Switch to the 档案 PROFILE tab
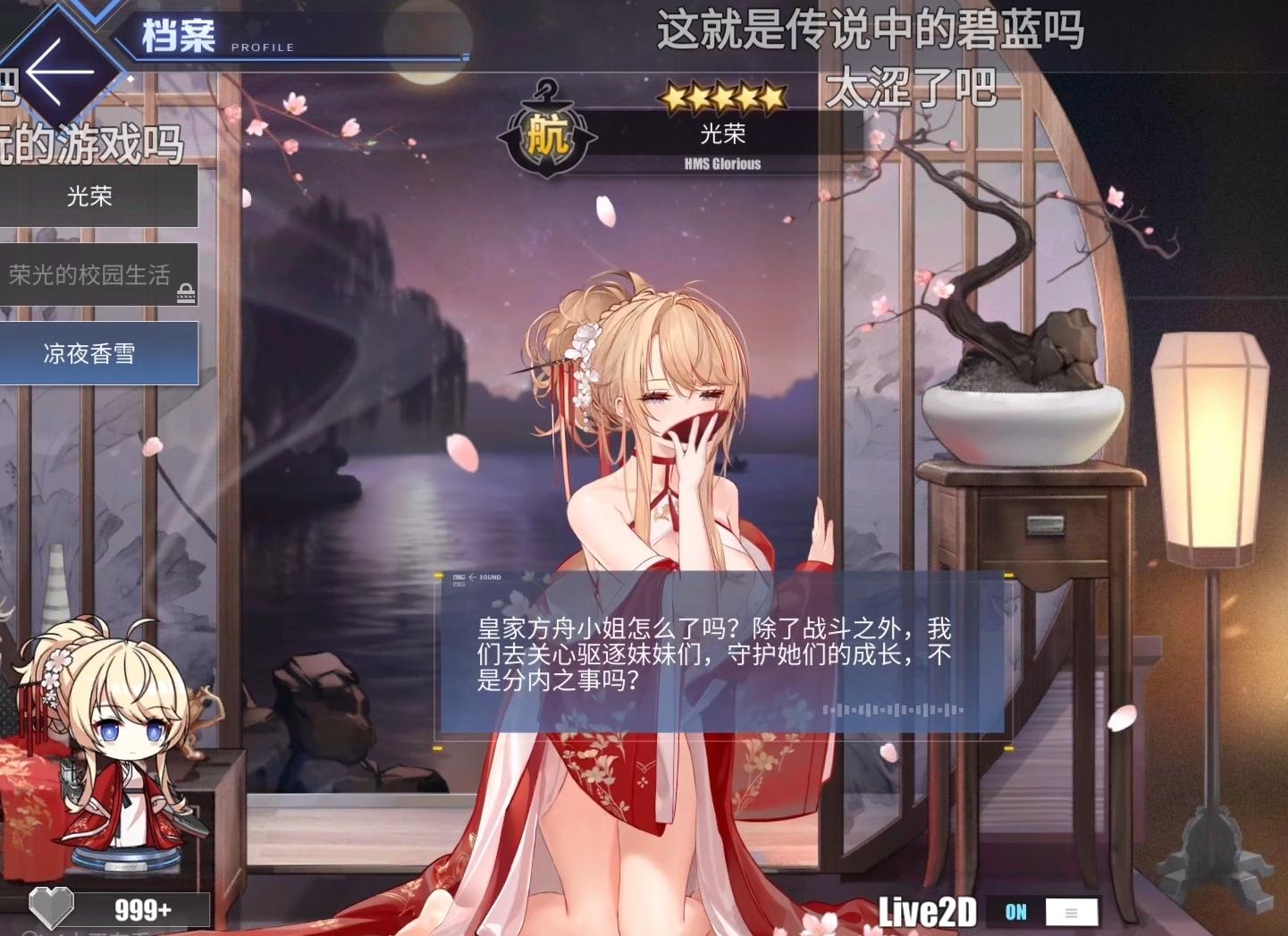Viewport: 1288px width, 936px height. (x=177, y=36)
